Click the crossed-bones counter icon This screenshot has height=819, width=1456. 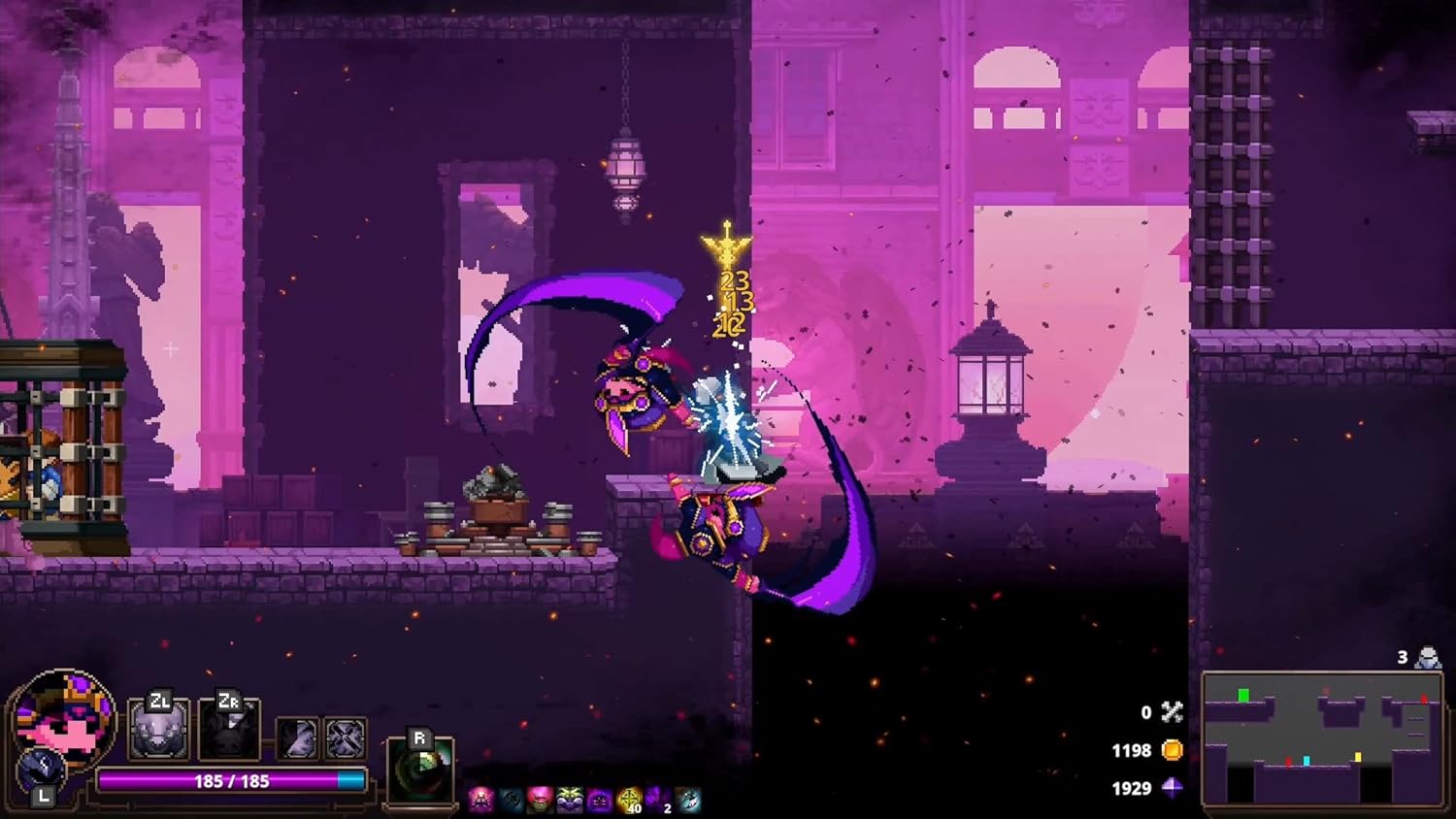(1172, 712)
